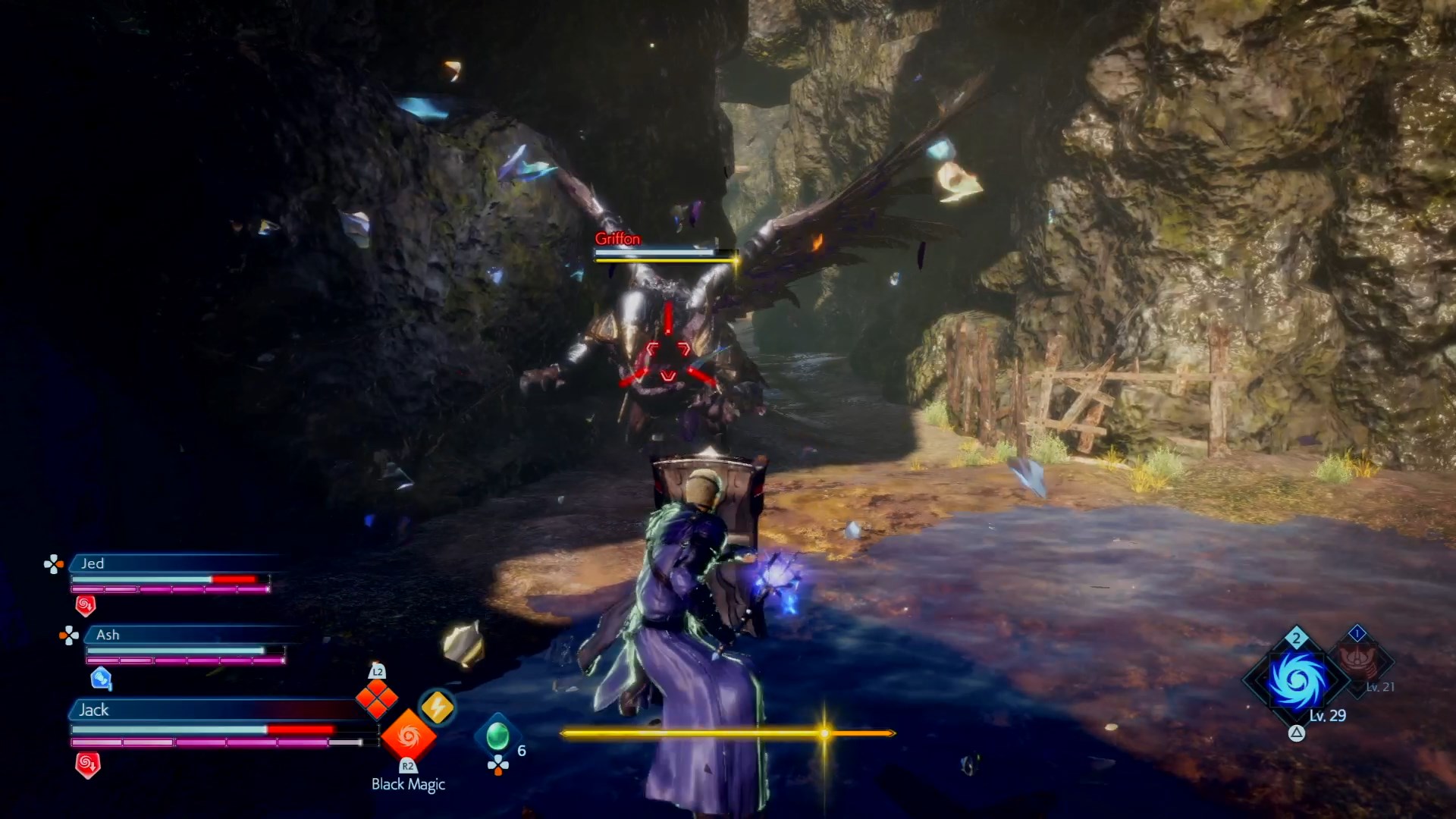This screenshot has width=1456, height=819.
Task: Click the four red diamonds action icon
Action: pos(377,699)
